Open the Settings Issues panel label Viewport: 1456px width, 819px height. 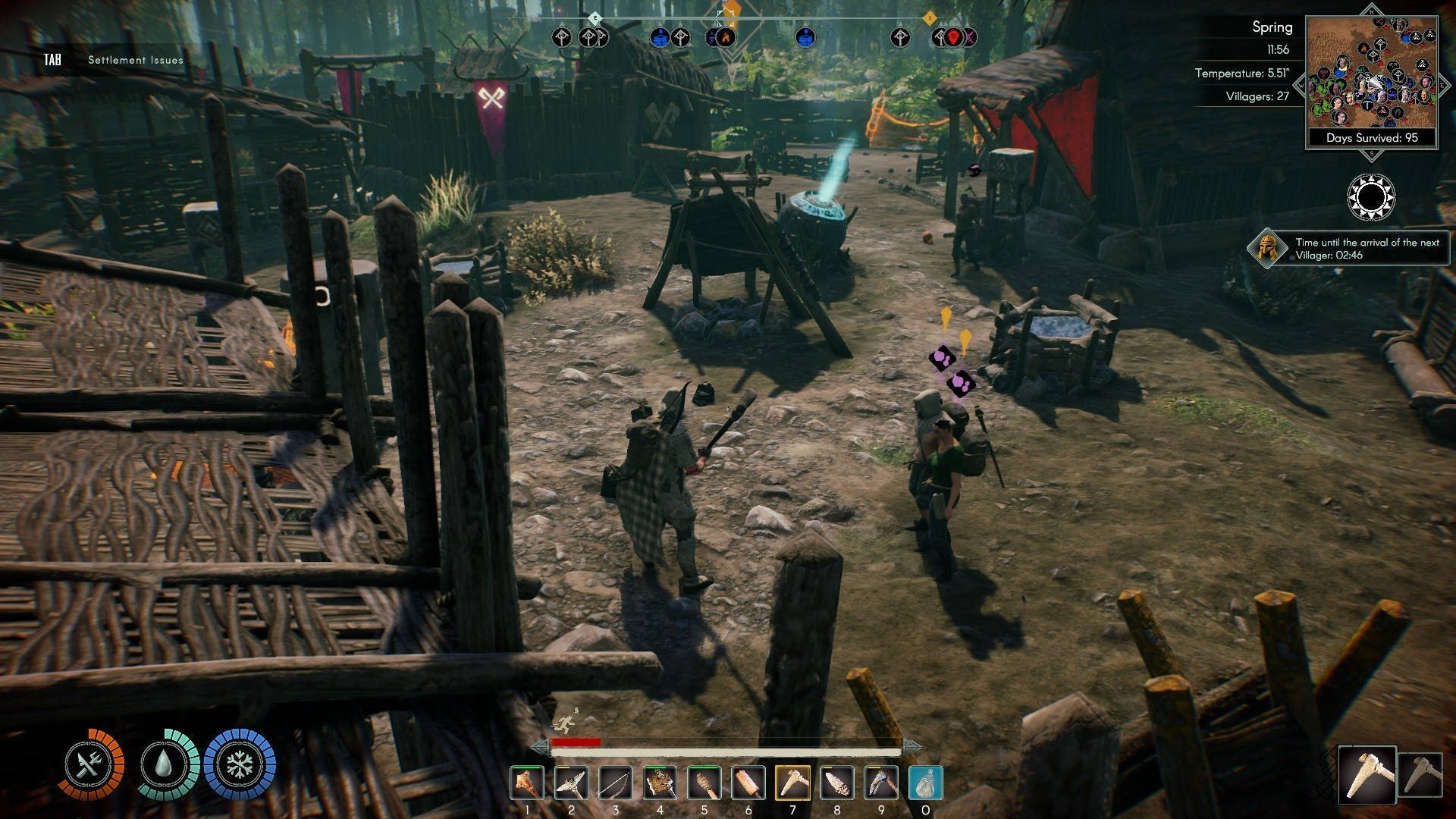(x=135, y=60)
